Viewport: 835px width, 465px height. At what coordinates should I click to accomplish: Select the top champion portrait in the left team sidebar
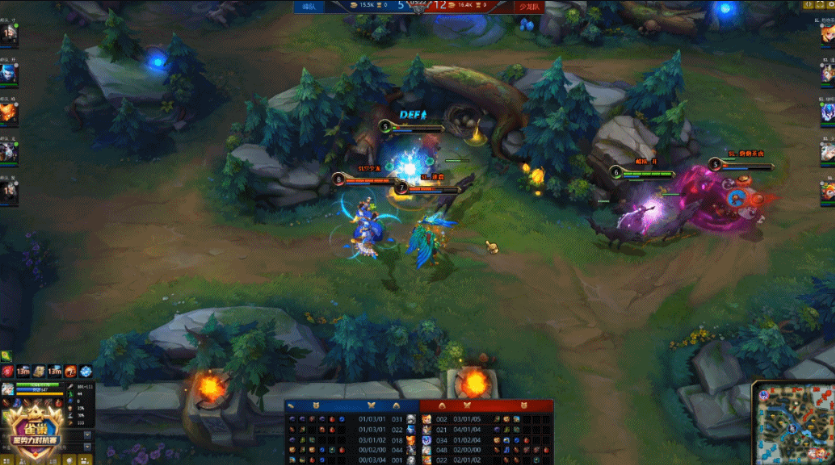(9, 33)
